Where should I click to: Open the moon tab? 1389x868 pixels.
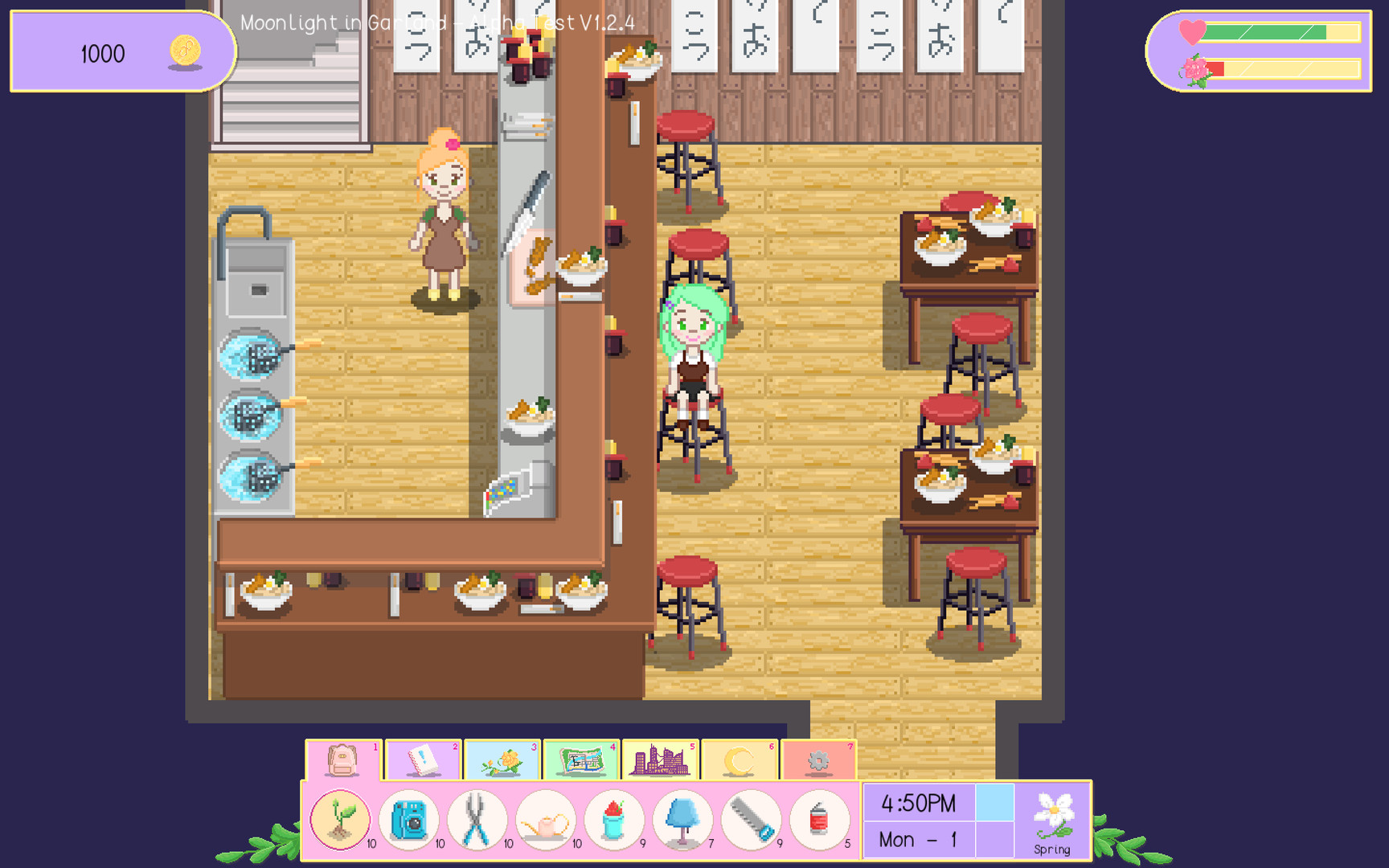pyautogui.click(x=740, y=760)
